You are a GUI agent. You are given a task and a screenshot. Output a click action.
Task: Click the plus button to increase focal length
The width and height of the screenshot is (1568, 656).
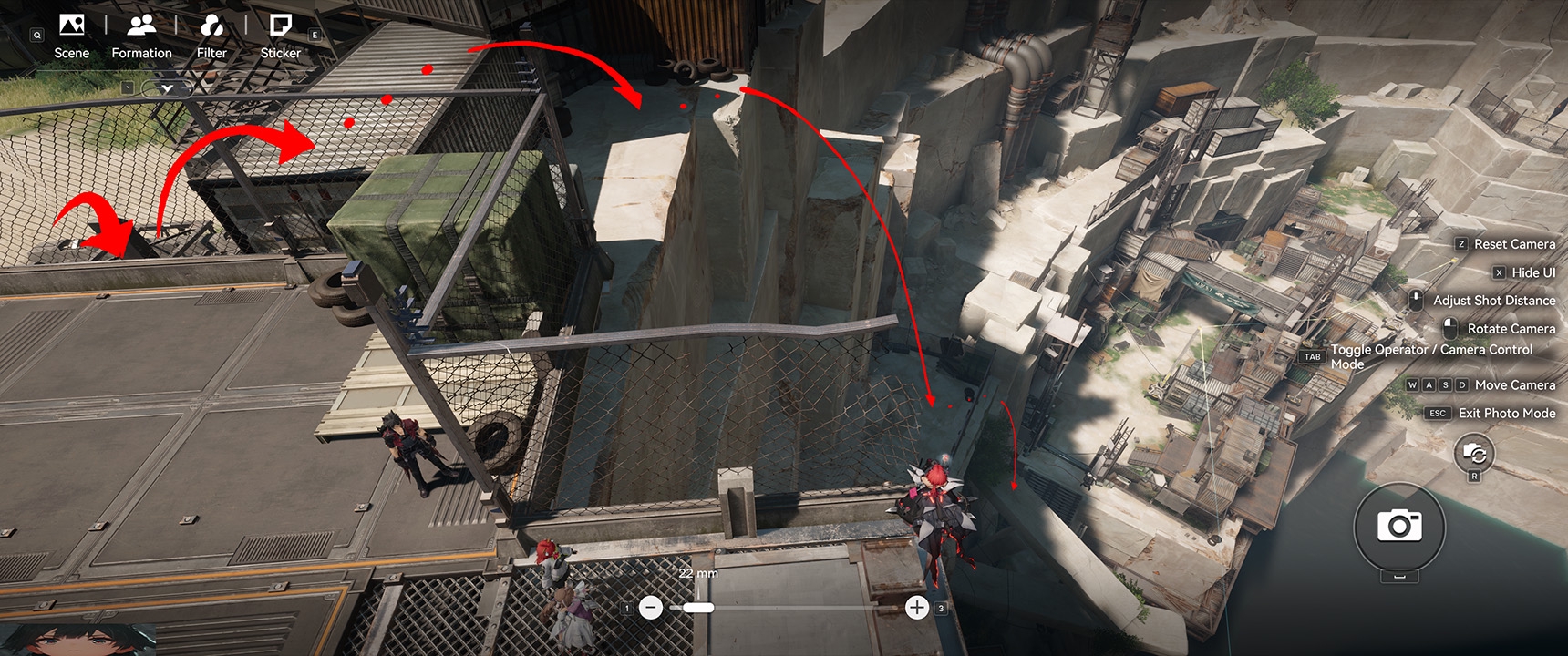point(916,608)
